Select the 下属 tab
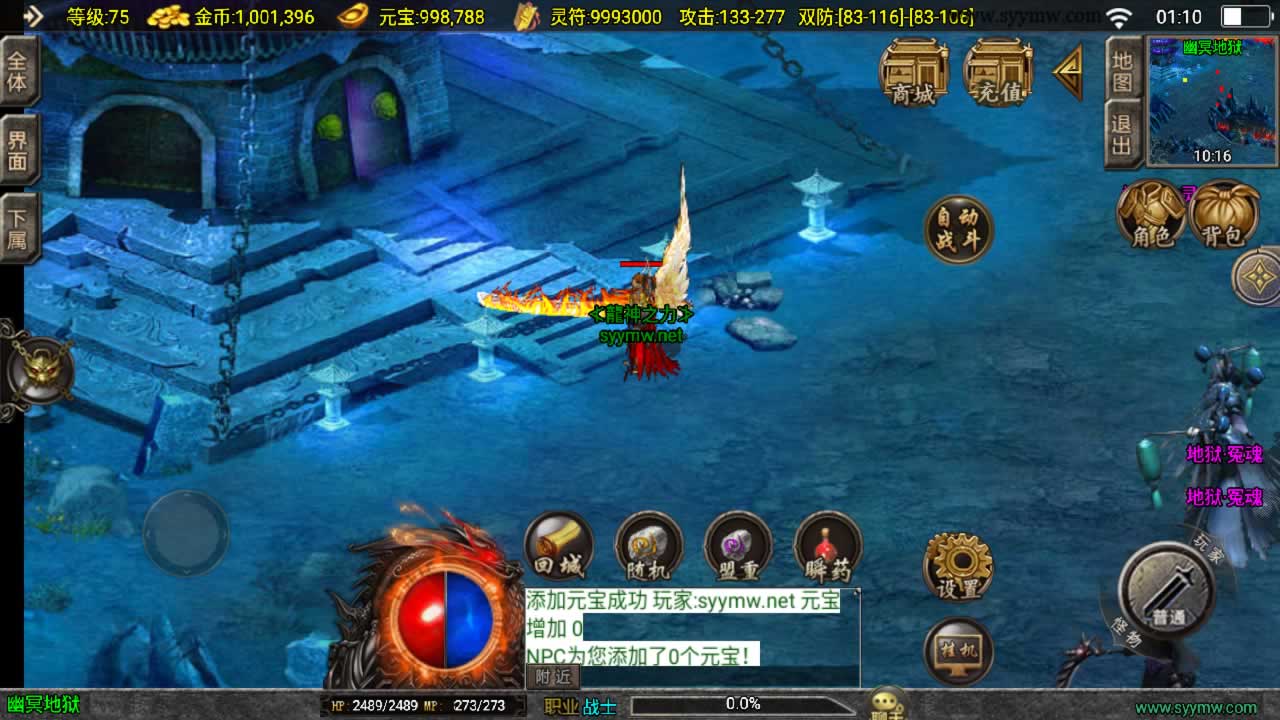The height and width of the screenshot is (720, 1280). coord(18,228)
